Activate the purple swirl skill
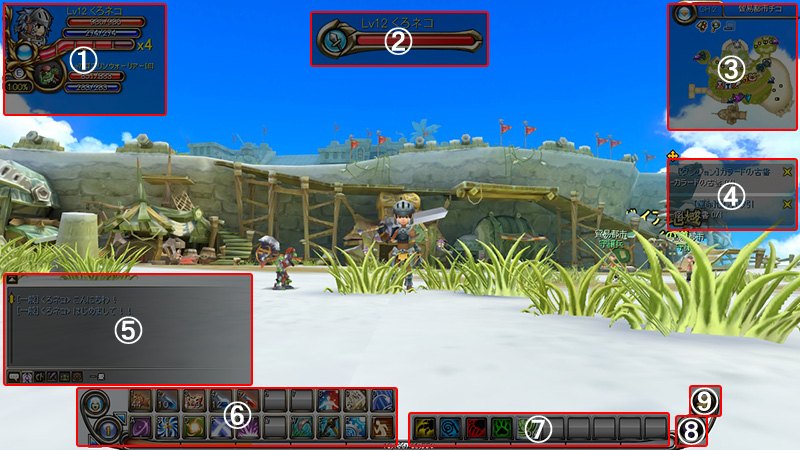800x450 pixels. (x=140, y=426)
